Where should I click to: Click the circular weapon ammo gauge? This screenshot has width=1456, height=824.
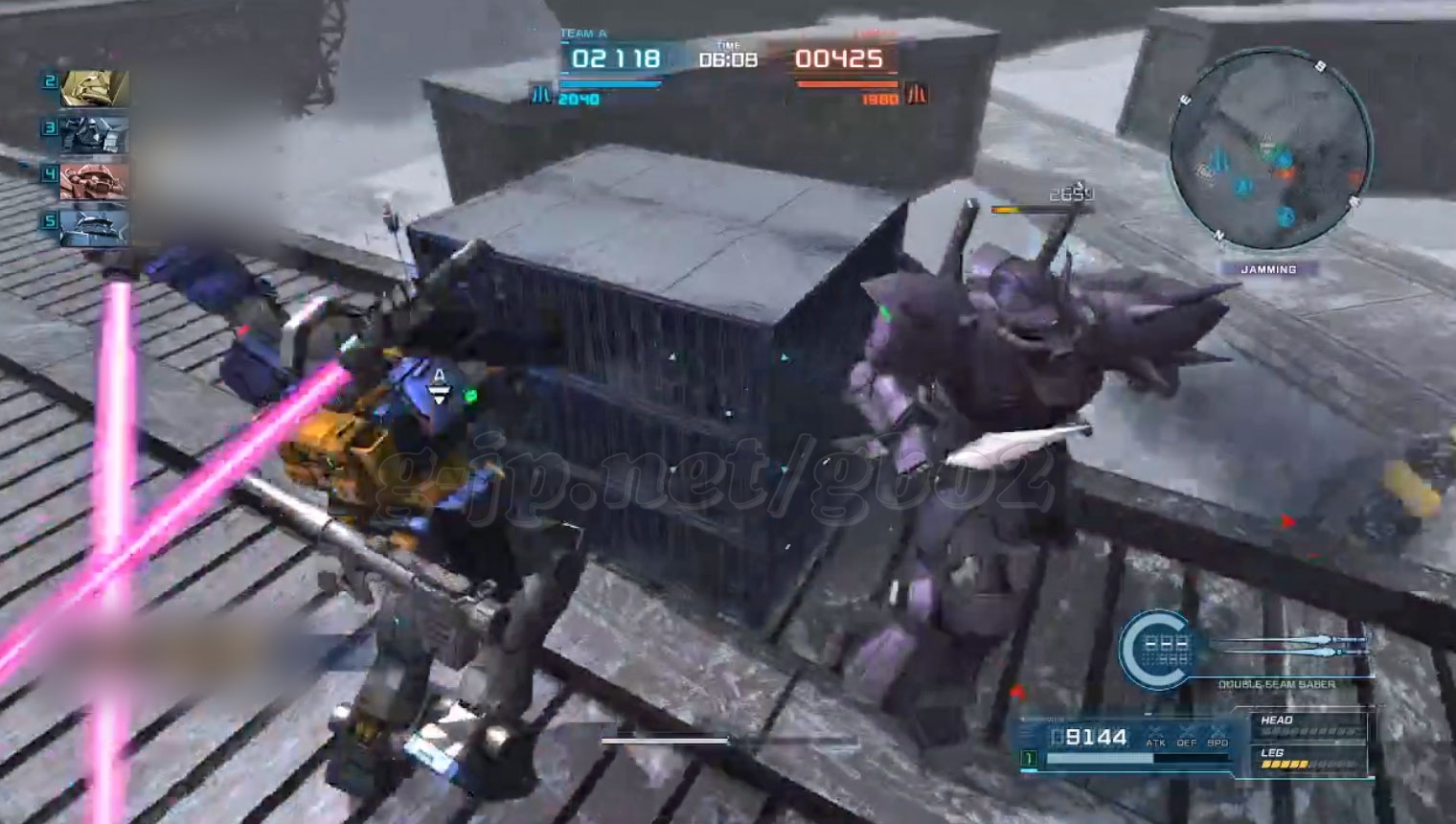pos(1157,649)
